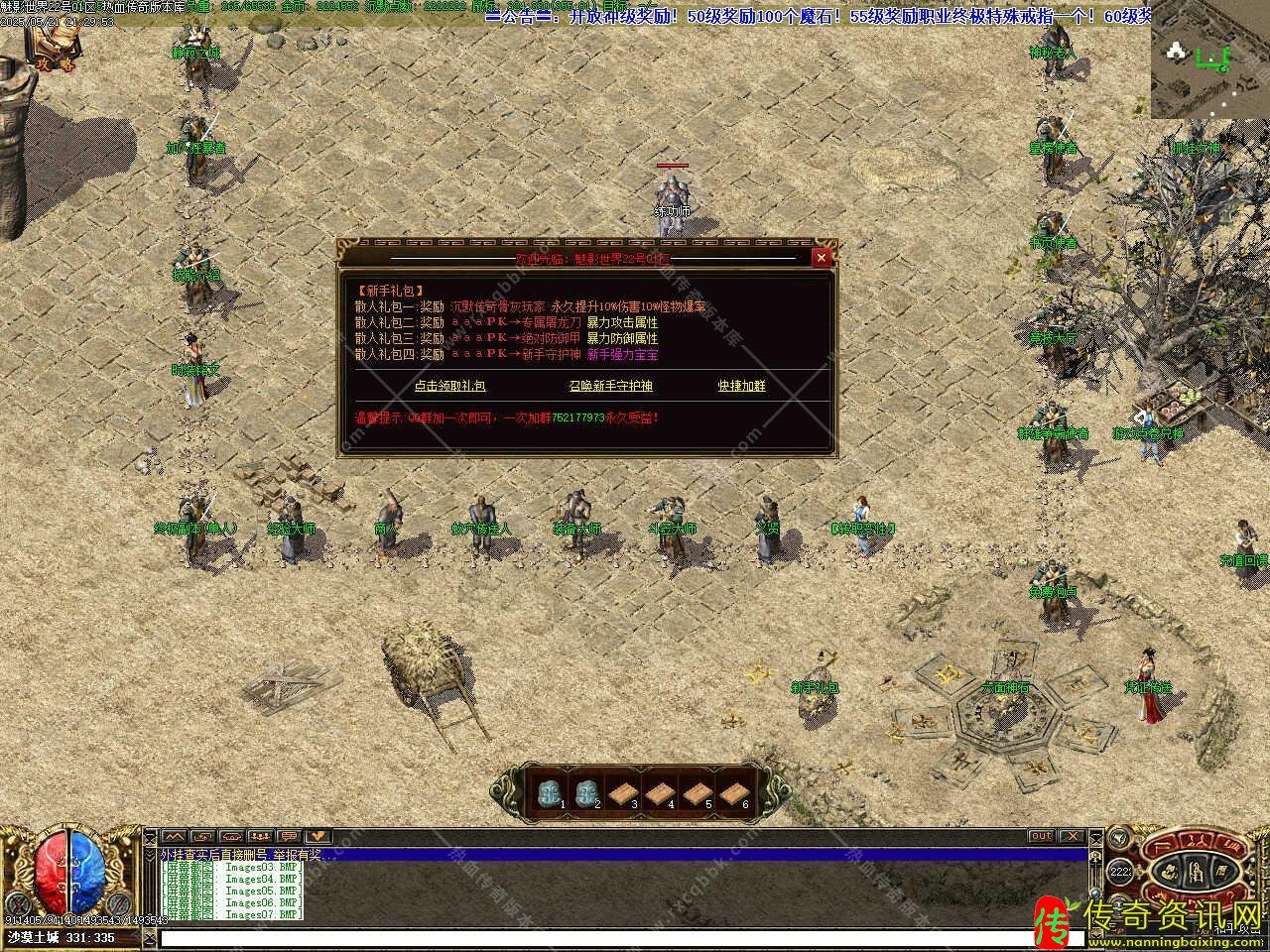
Task: Use the rune stone in hotbar slot 2
Action: click(585, 792)
